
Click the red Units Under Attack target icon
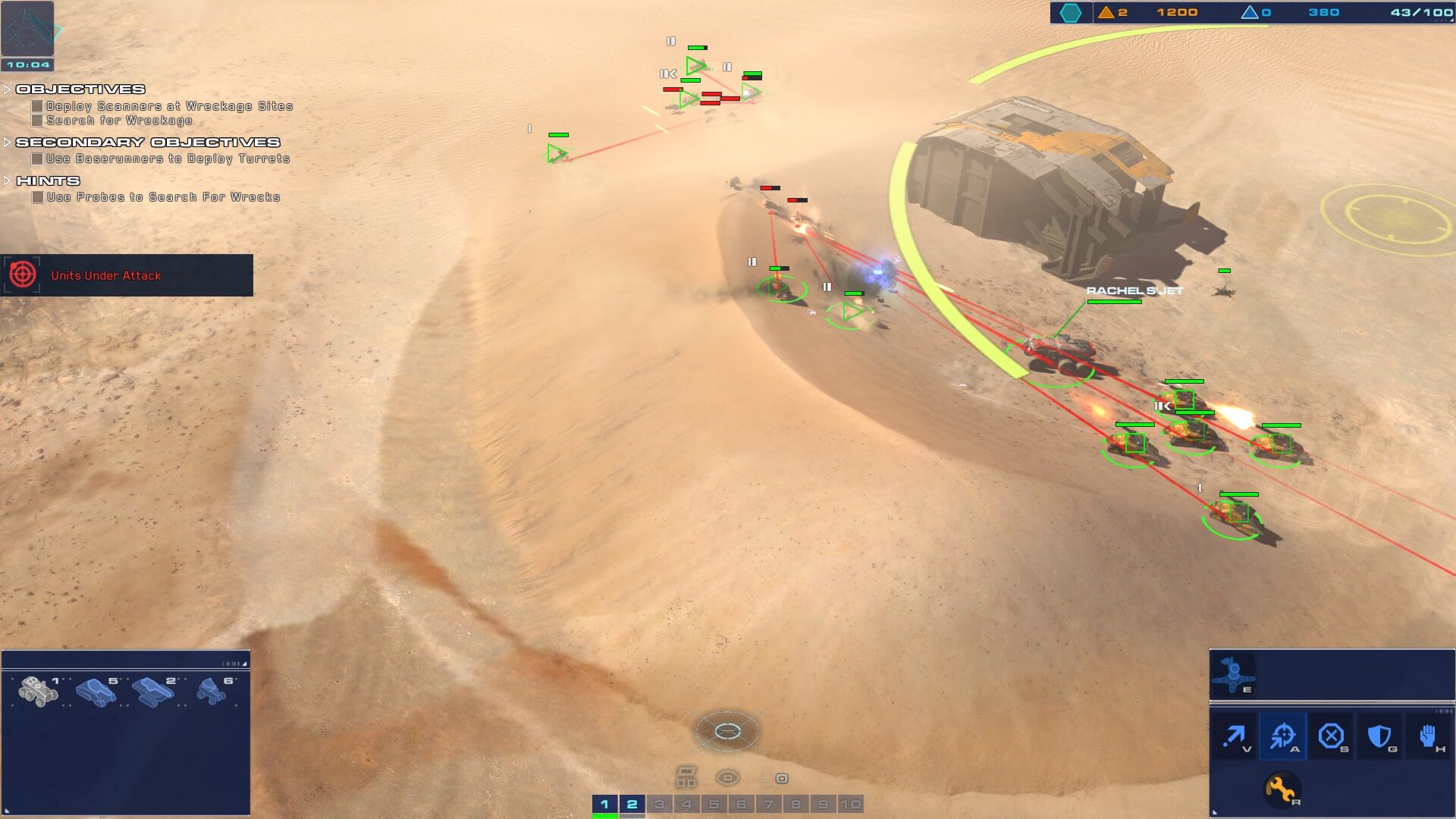click(22, 275)
